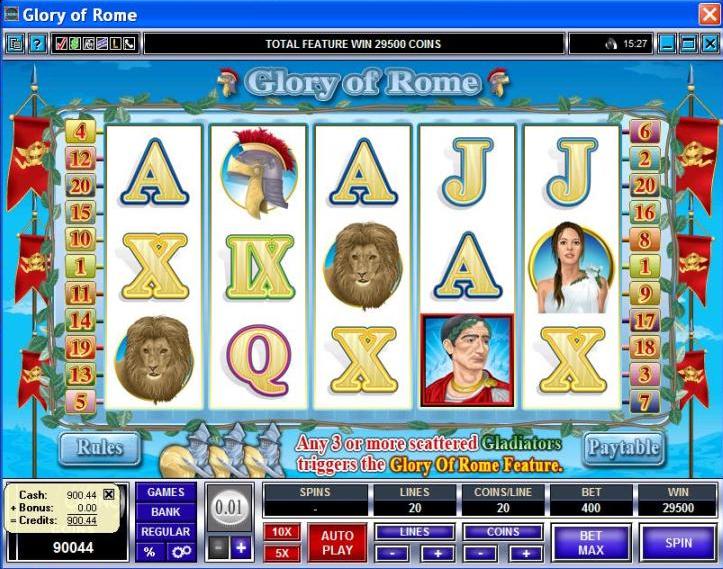Lower the coin size with the minus button
The height and width of the screenshot is (569, 723).
point(219,547)
